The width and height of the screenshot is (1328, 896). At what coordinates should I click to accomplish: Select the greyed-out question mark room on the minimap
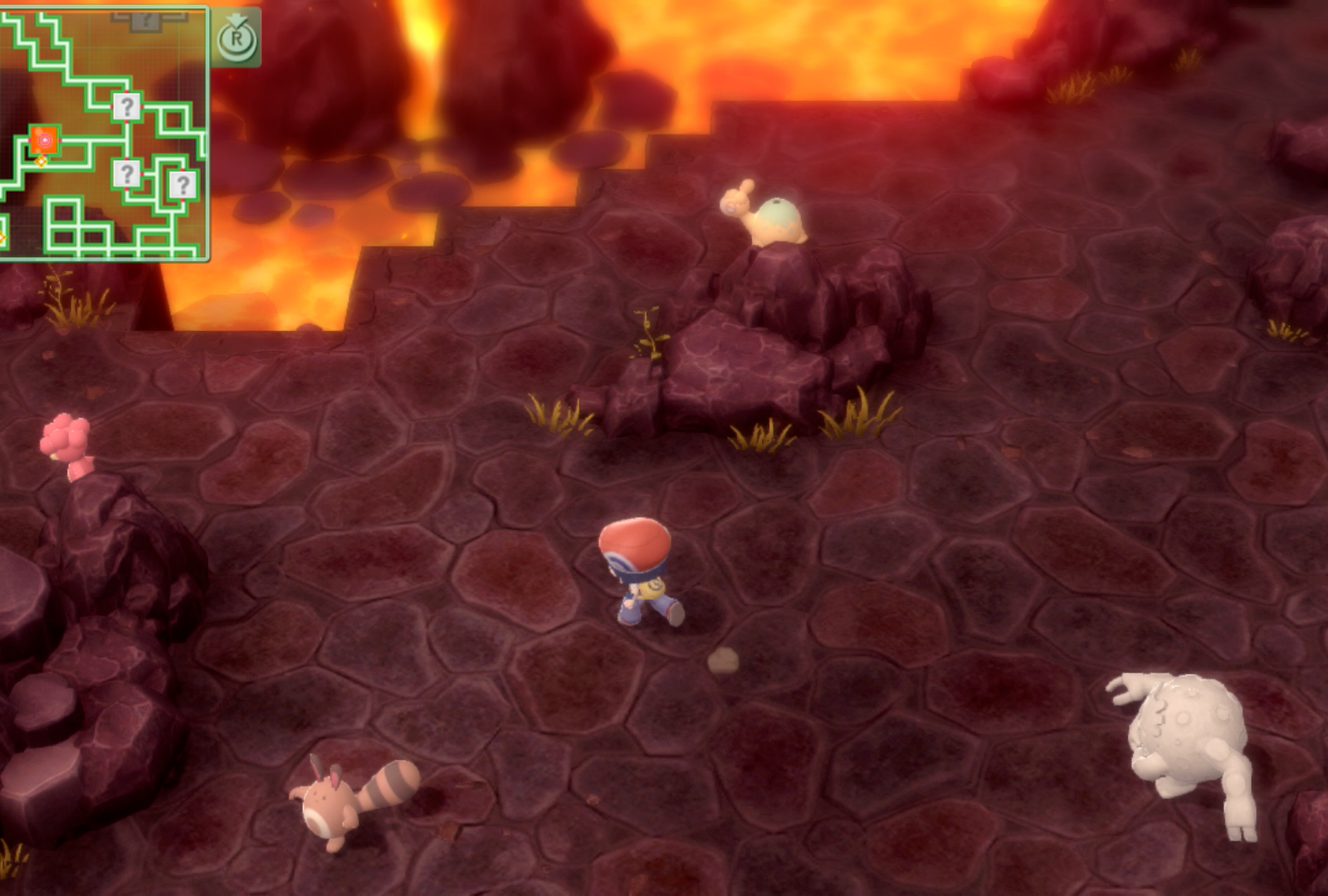pyautogui.click(x=144, y=20)
